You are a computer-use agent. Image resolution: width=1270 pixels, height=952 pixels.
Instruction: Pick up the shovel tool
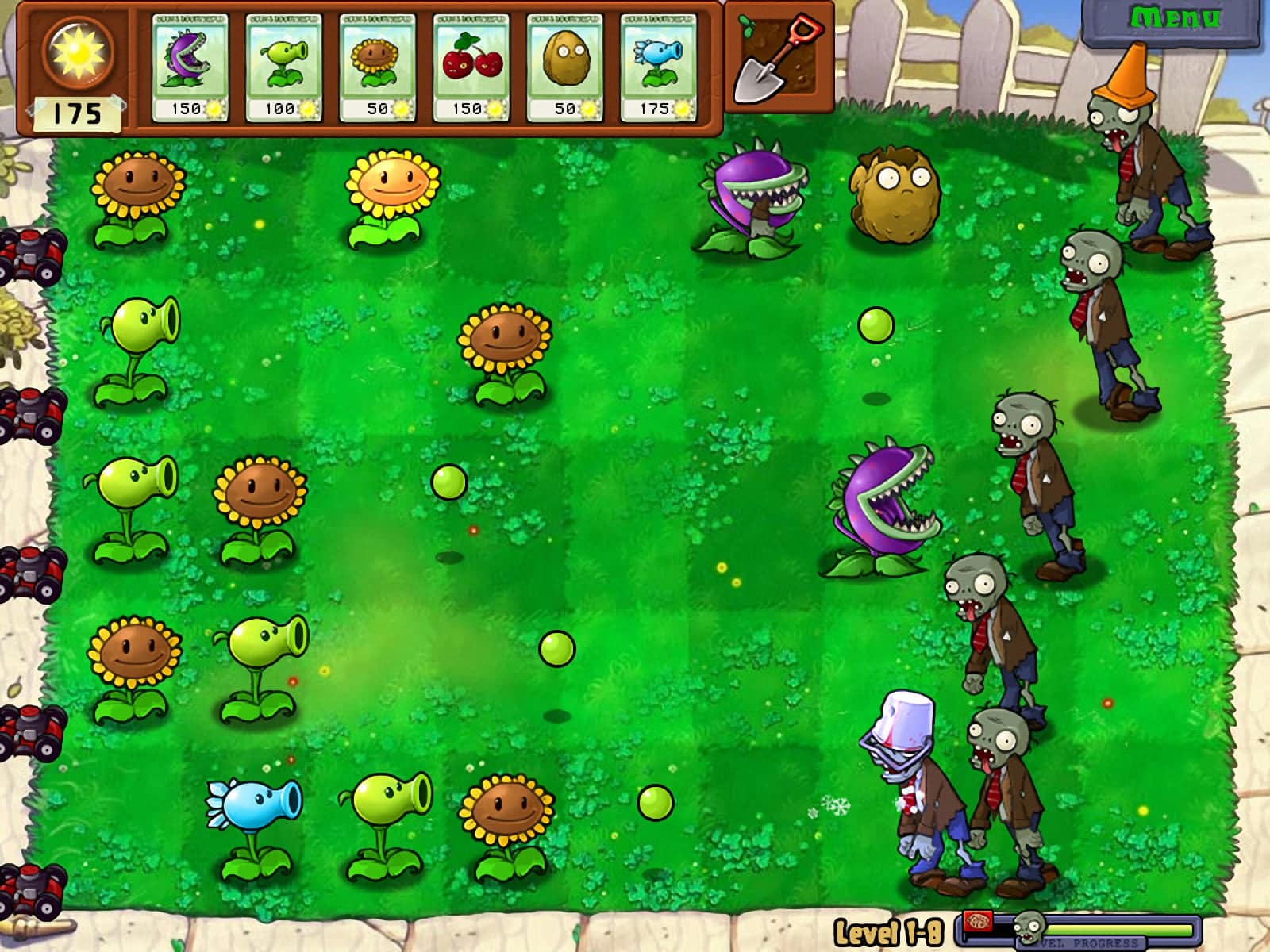pos(778,59)
